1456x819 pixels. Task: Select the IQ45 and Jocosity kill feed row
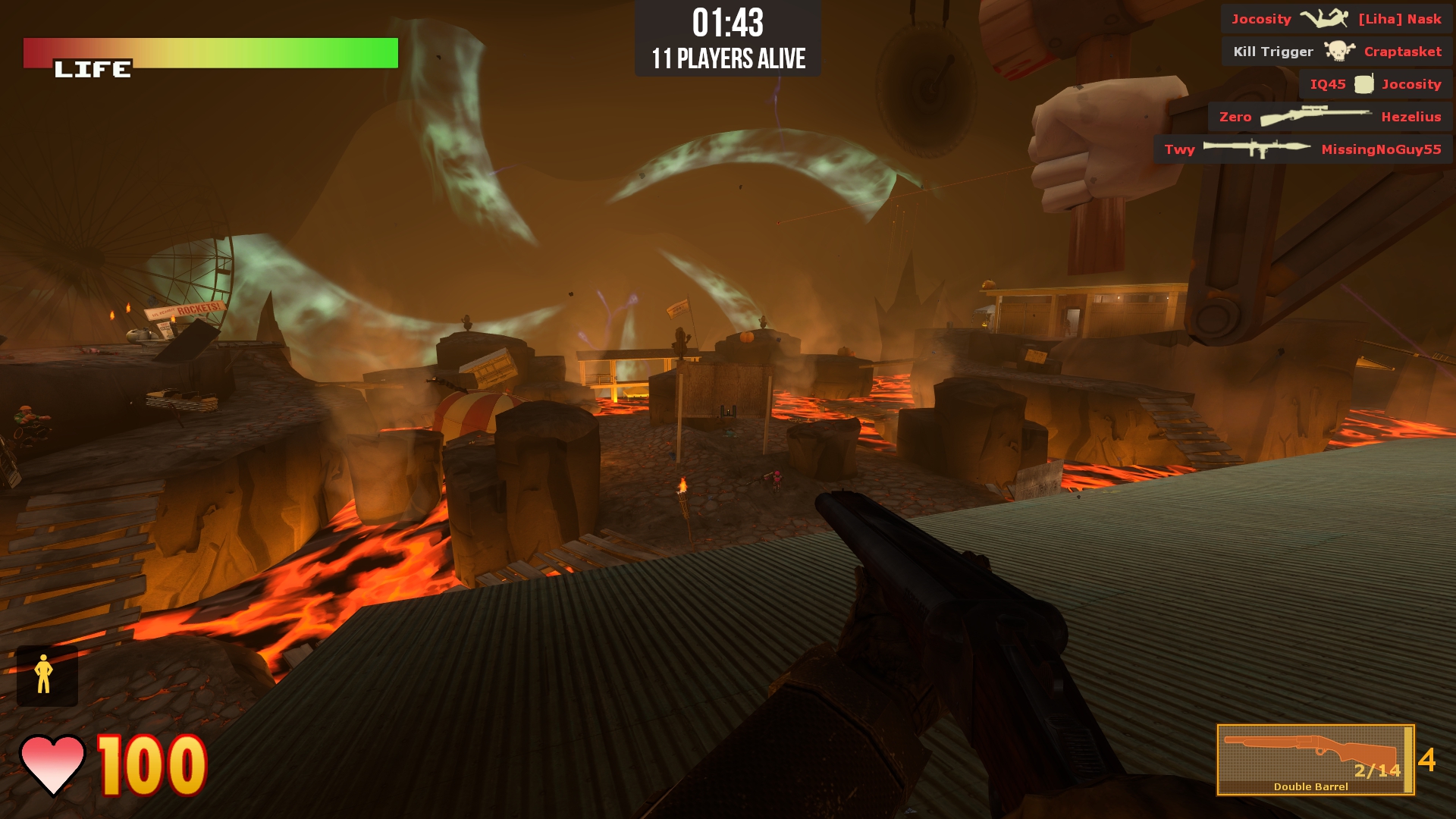[1375, 84]
